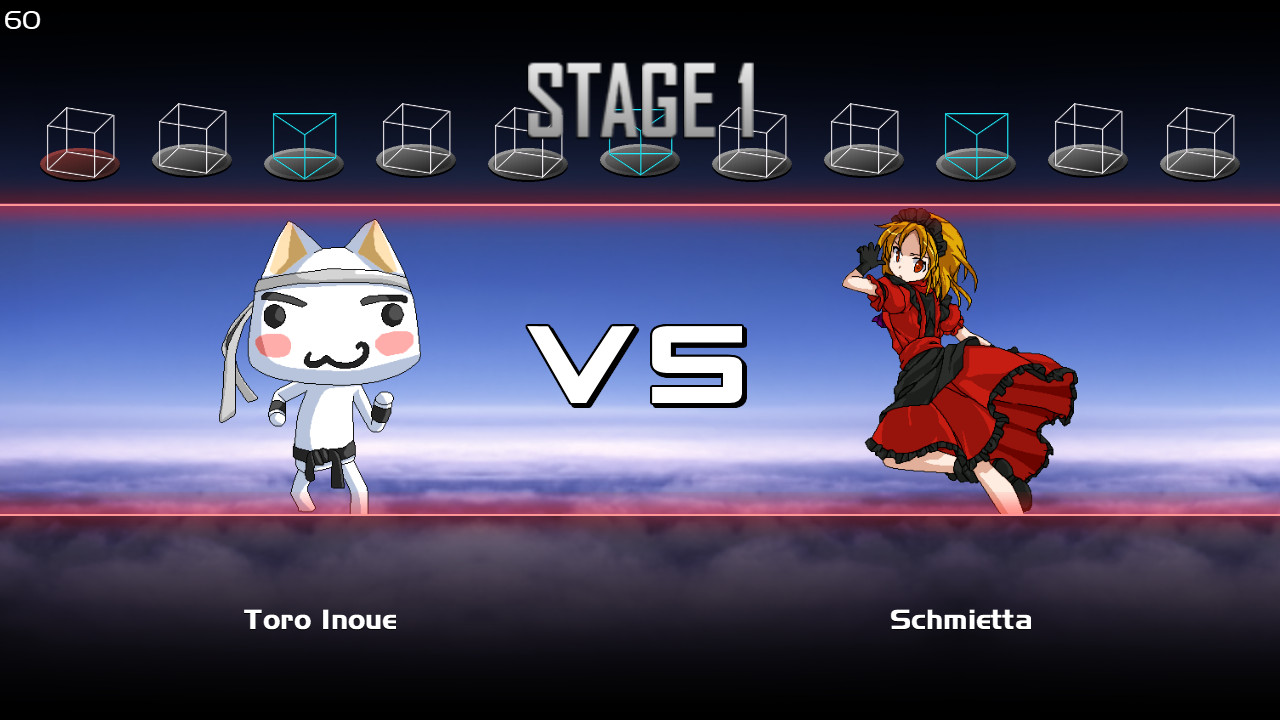
Task: Click the Toro Inoue name label
Action: click(321, 620)
